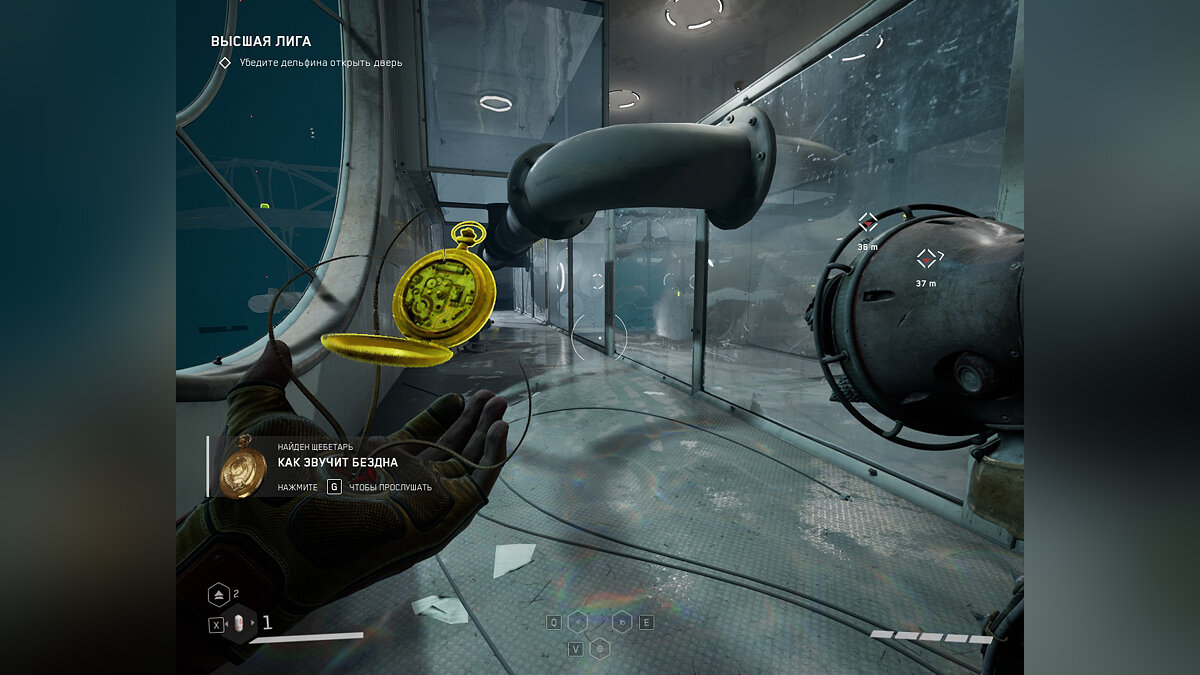
Task: Select the 37 m waypoint marker
Action: (x=927, y=259)
